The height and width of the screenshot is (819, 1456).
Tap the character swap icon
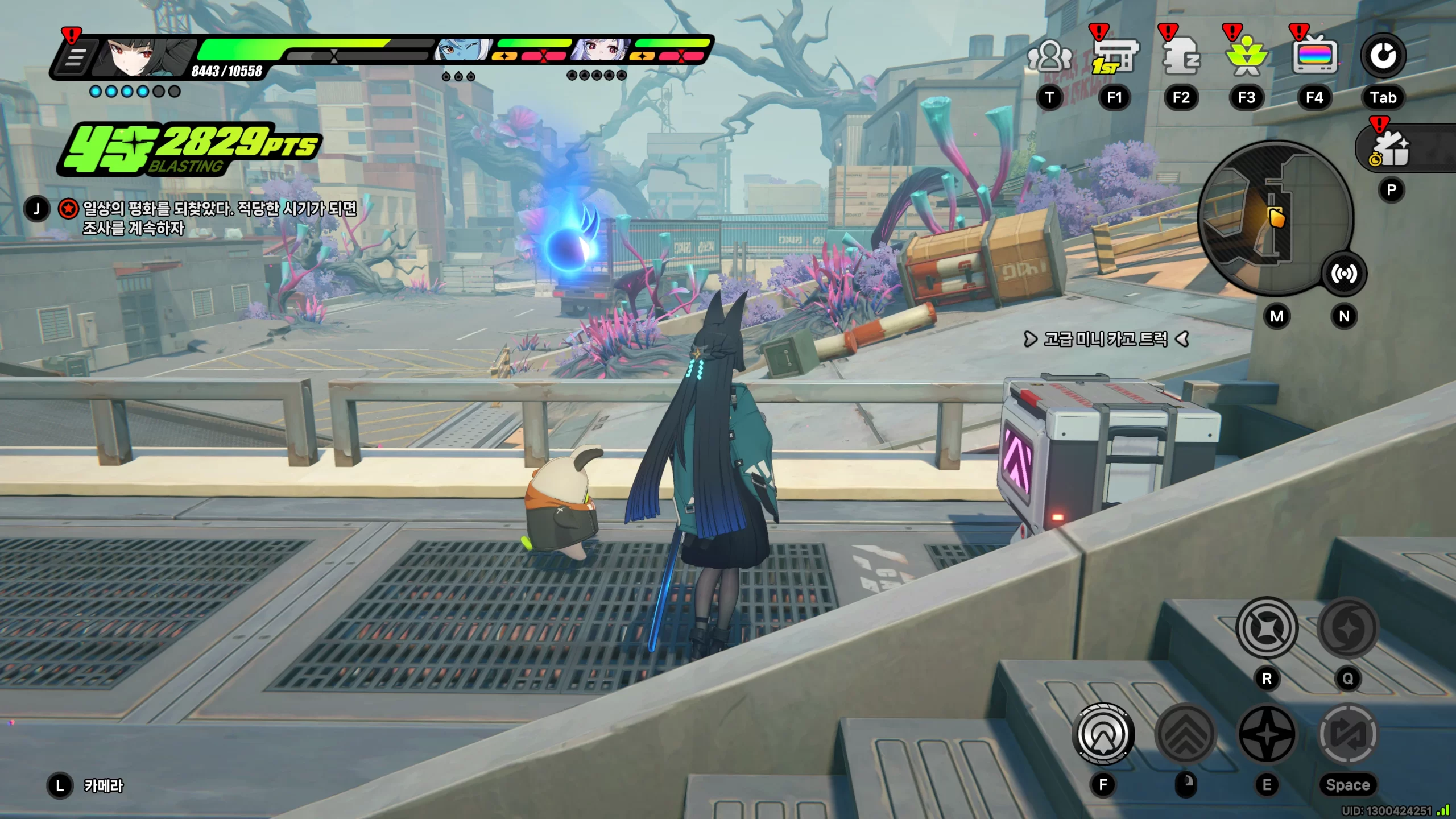point(1348,734)
